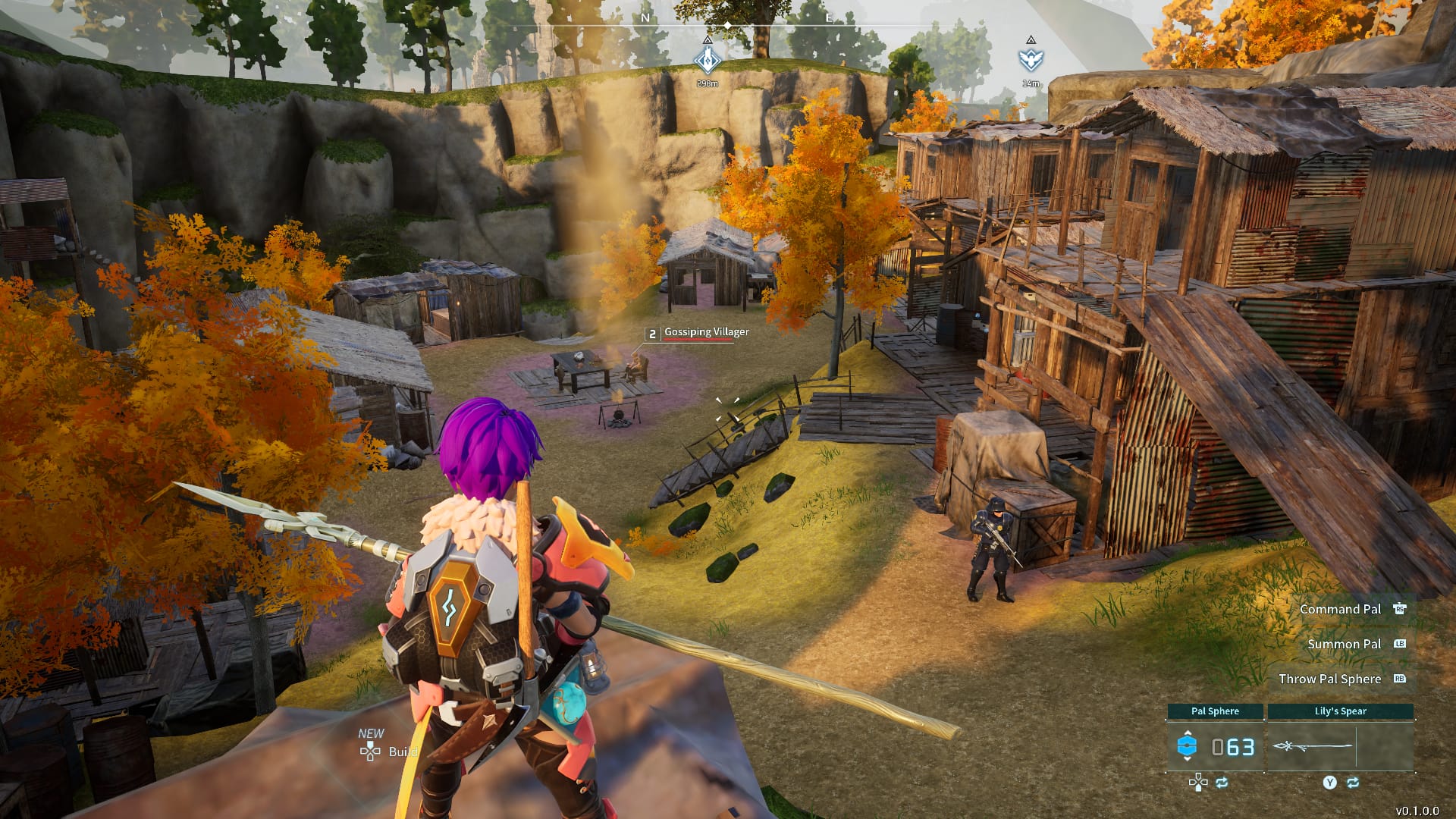Image resolution: width=1456 pixels, height=819 pixels.
Task: Click the blue faction icon showing 14m
Action: (x=1031, y=58)
